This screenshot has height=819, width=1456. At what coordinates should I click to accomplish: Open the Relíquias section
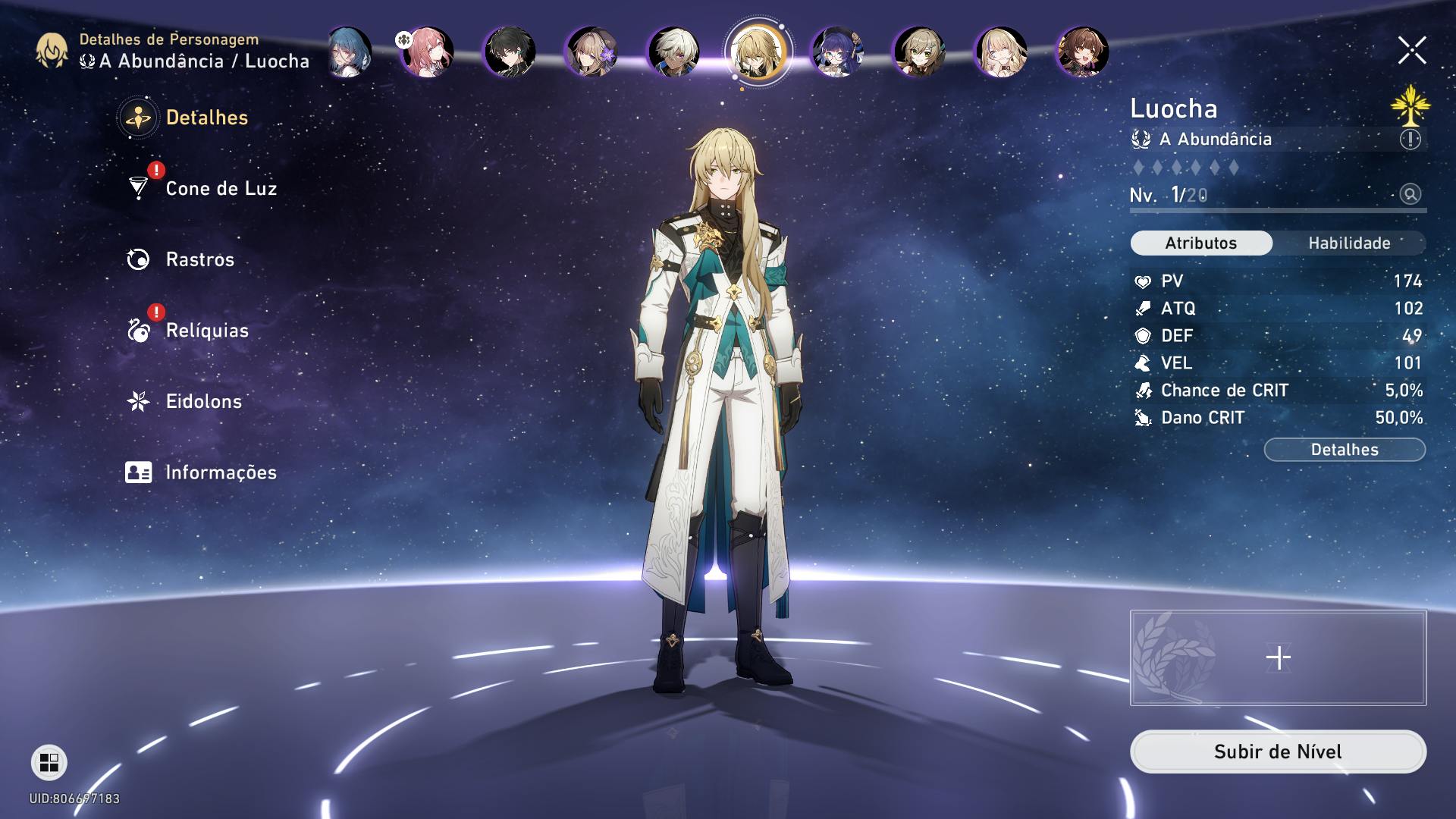click(206, 331)
